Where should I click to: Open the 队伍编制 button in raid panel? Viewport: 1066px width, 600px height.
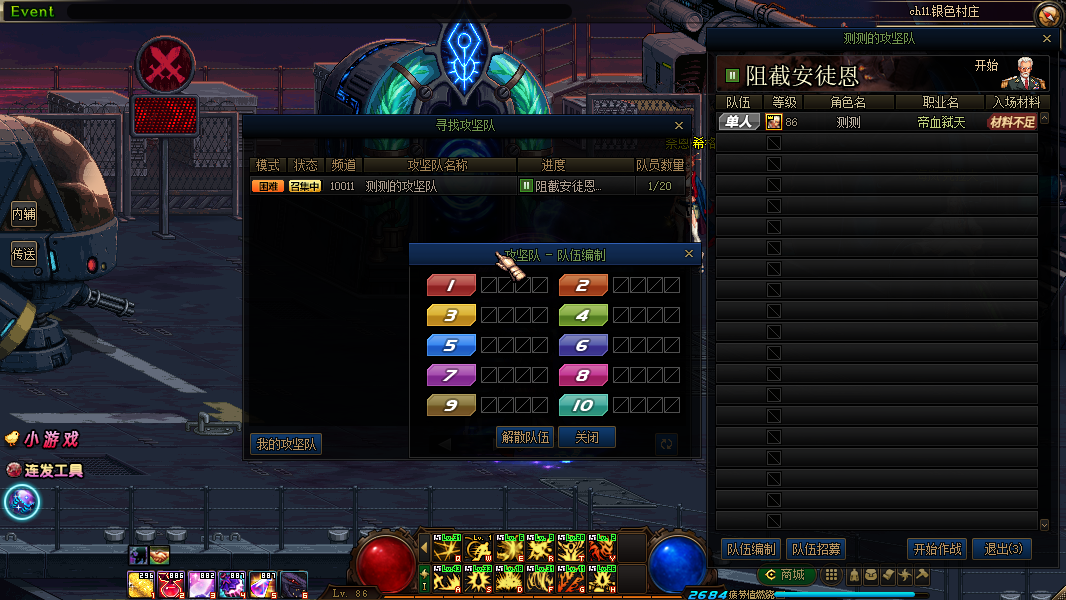point(750,549)
